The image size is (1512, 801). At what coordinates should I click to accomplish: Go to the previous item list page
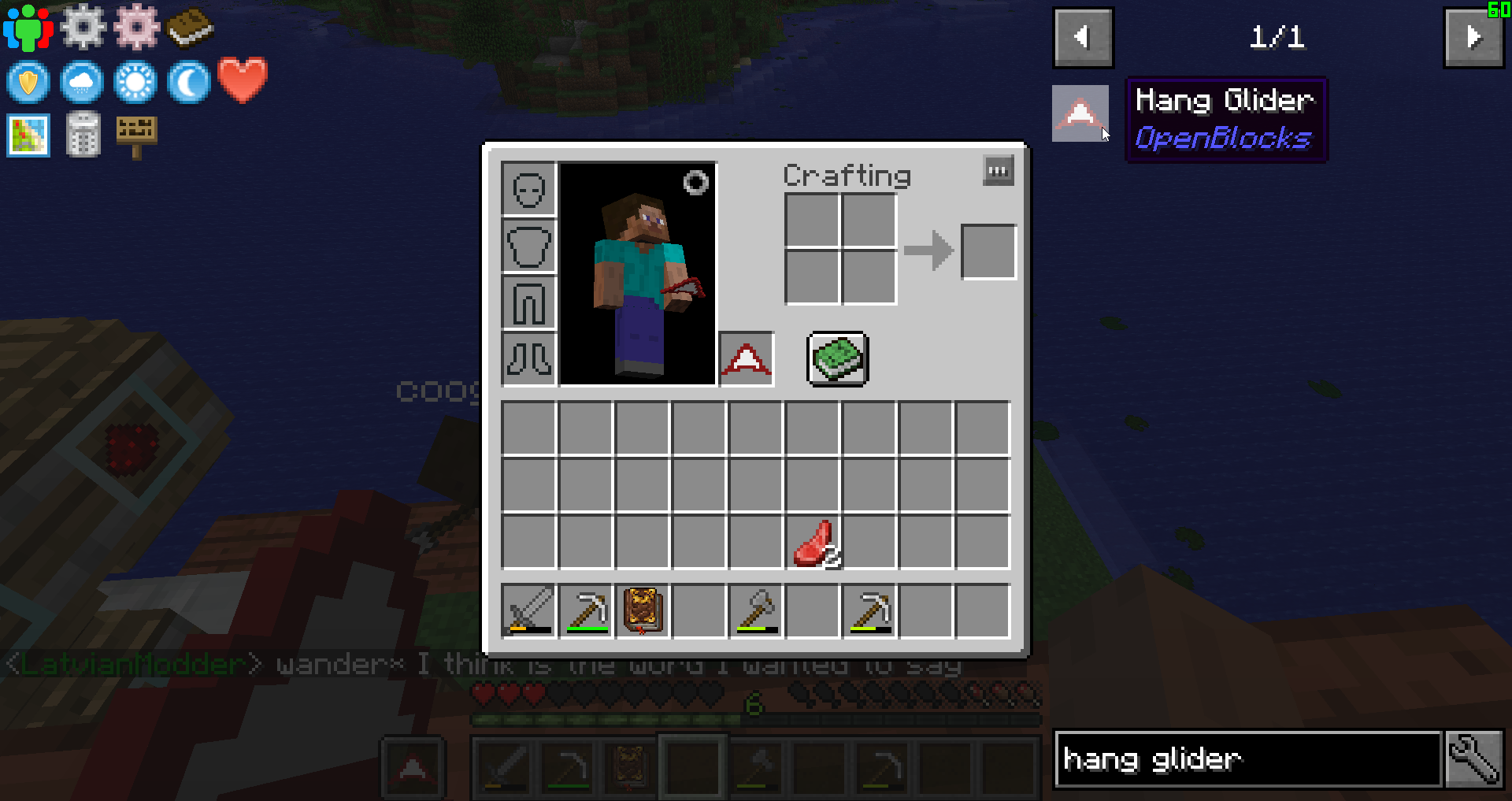[x=1083, y=38]
